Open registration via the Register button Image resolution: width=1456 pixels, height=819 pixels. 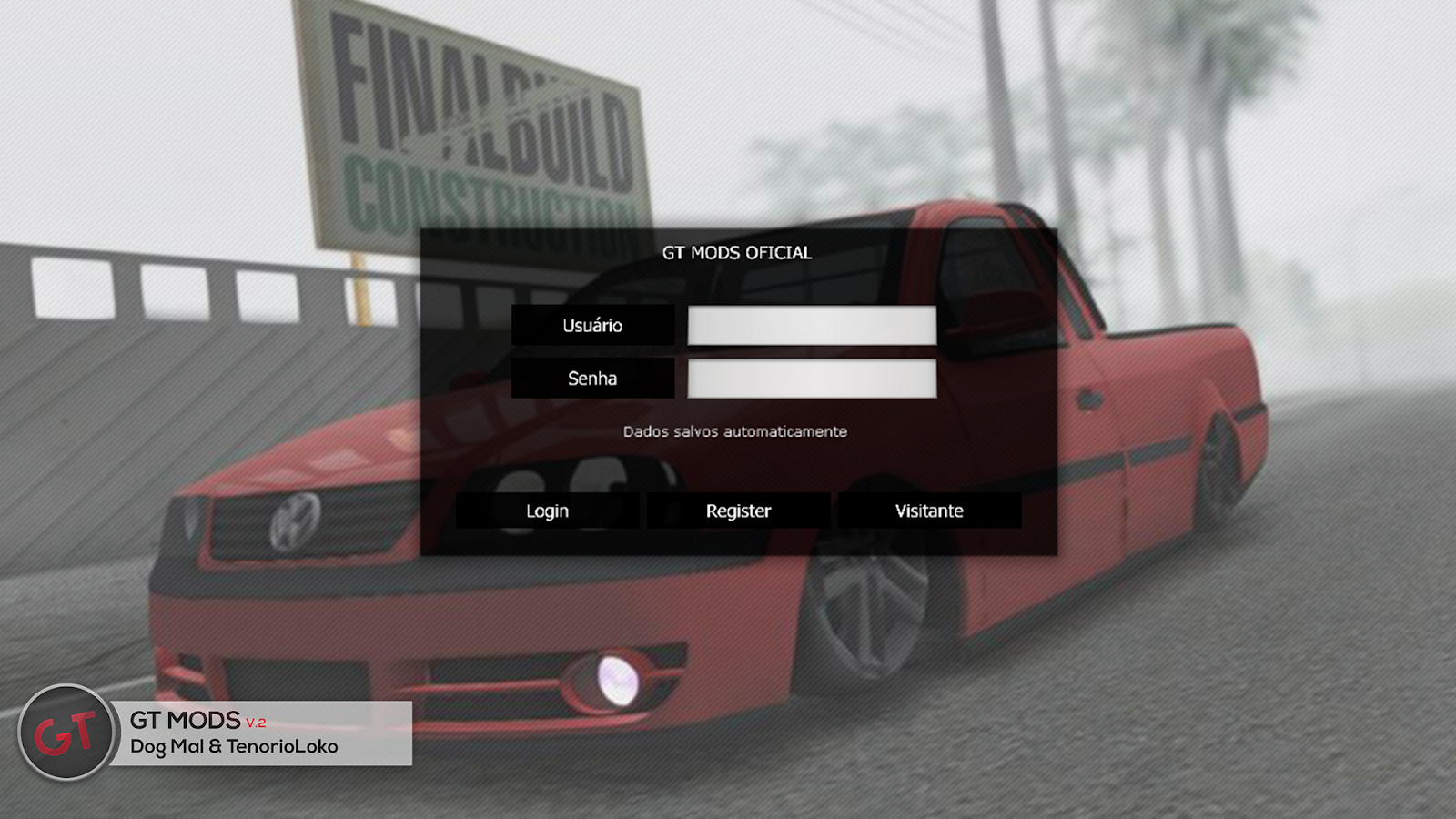tap(738, 511)
